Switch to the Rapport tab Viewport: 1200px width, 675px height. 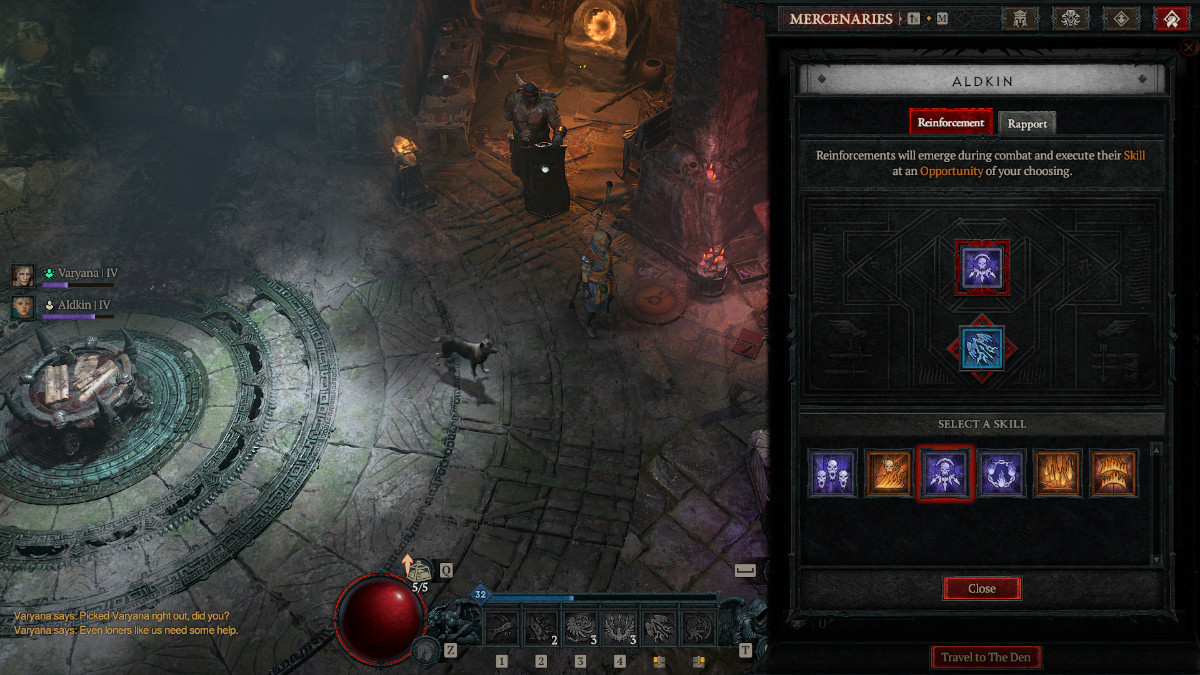pyautogui.click(x=1027, y=123)
